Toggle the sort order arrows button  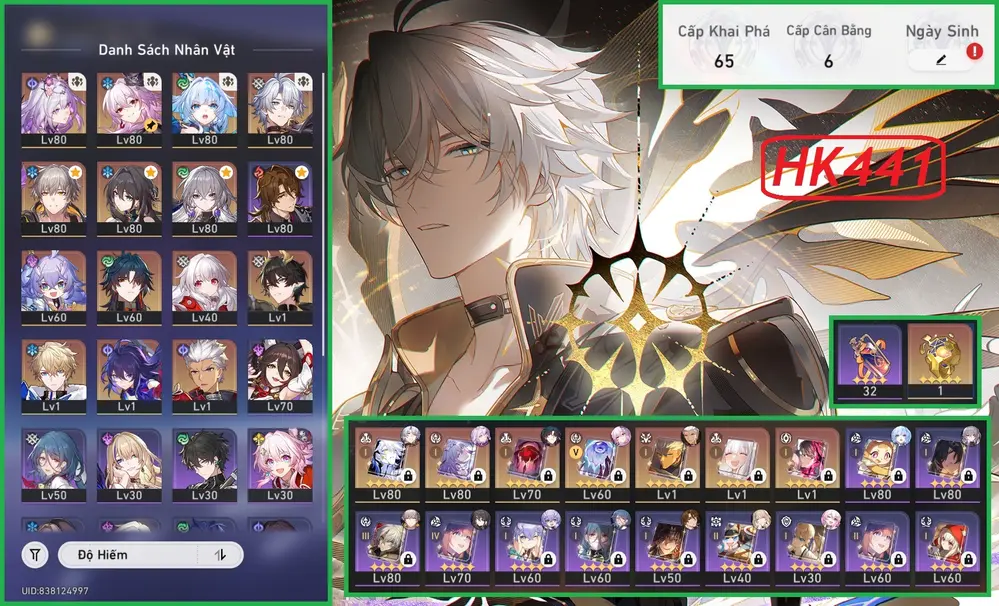pyautogui.click(x=221, y=554)
